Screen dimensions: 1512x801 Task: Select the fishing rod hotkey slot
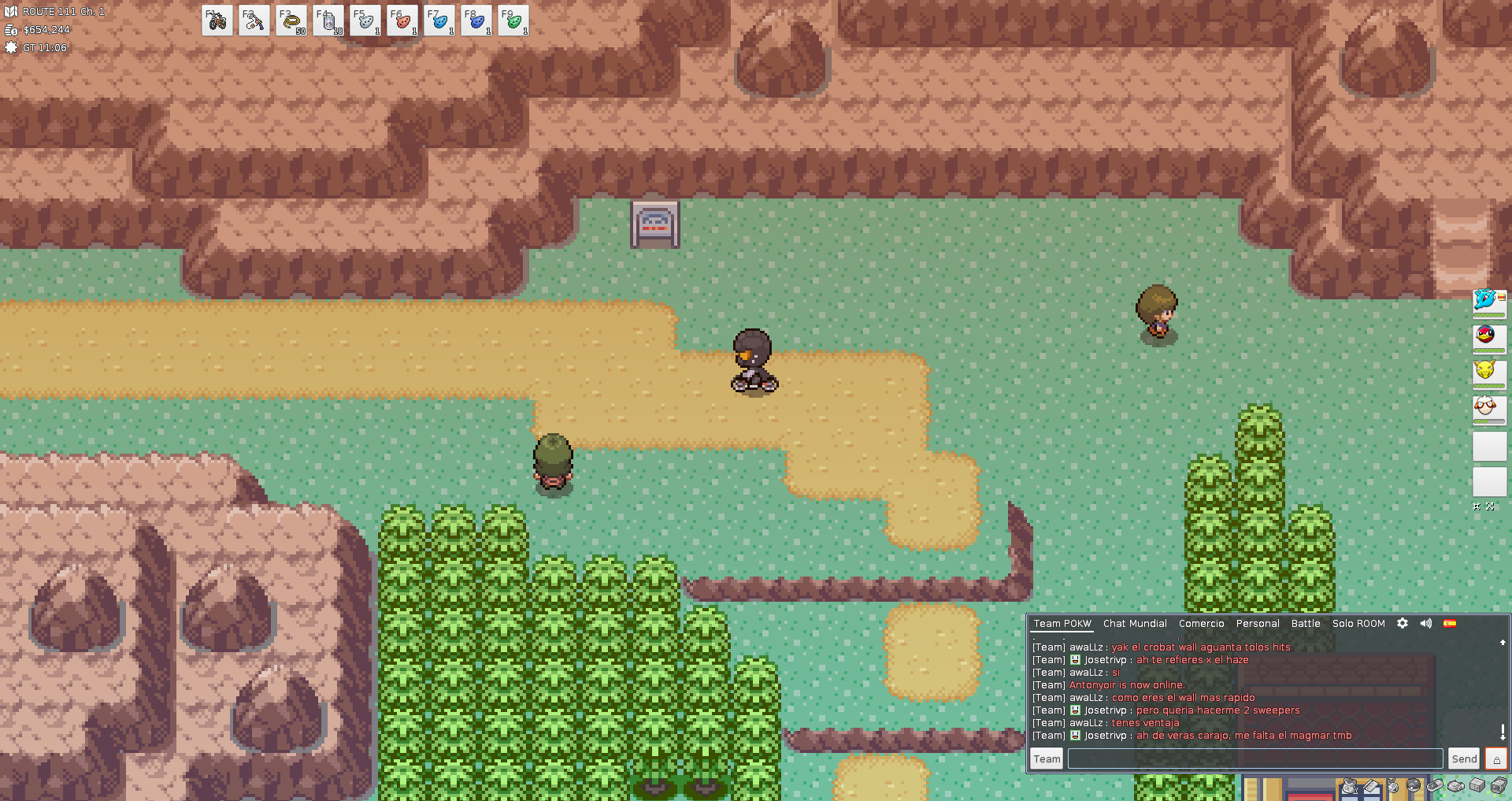click(254, 20)
